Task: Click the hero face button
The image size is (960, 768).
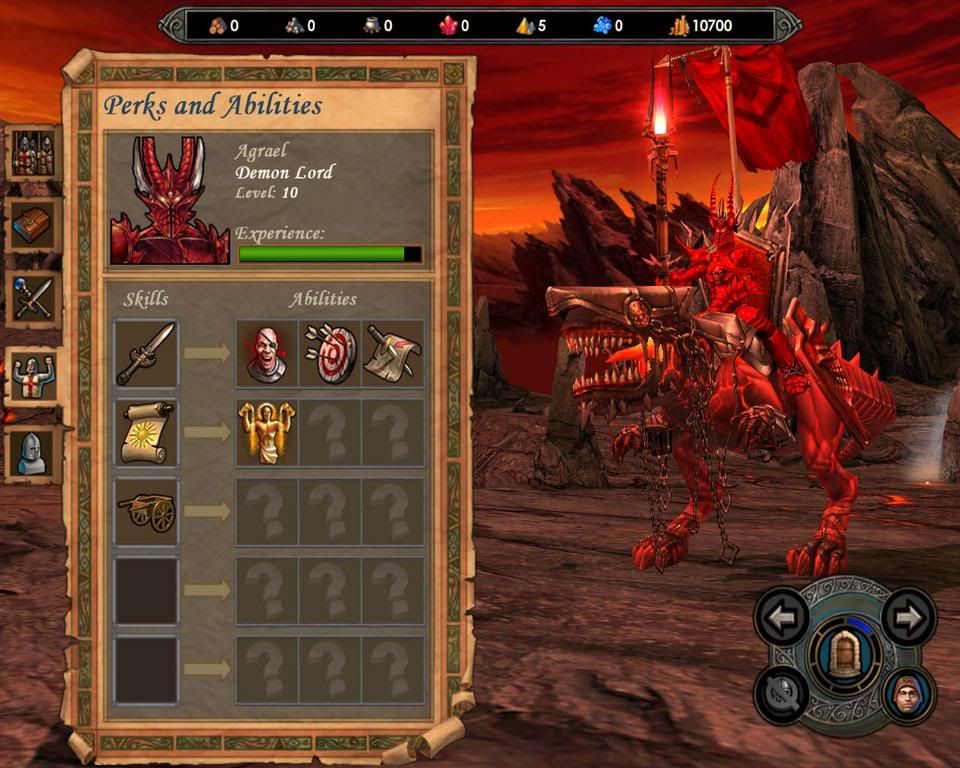Action: click(908, 694)
